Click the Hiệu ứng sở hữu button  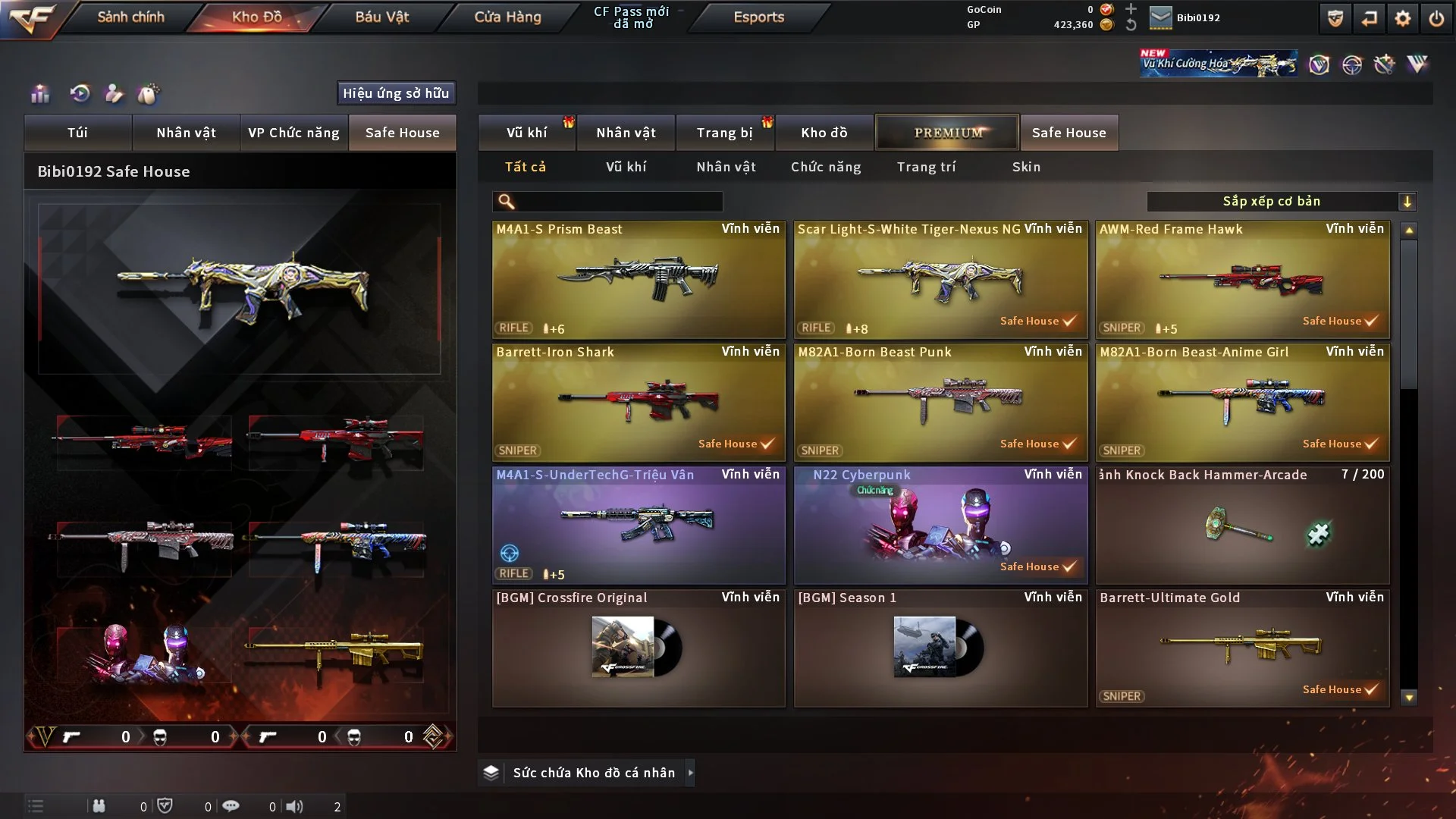396,93
